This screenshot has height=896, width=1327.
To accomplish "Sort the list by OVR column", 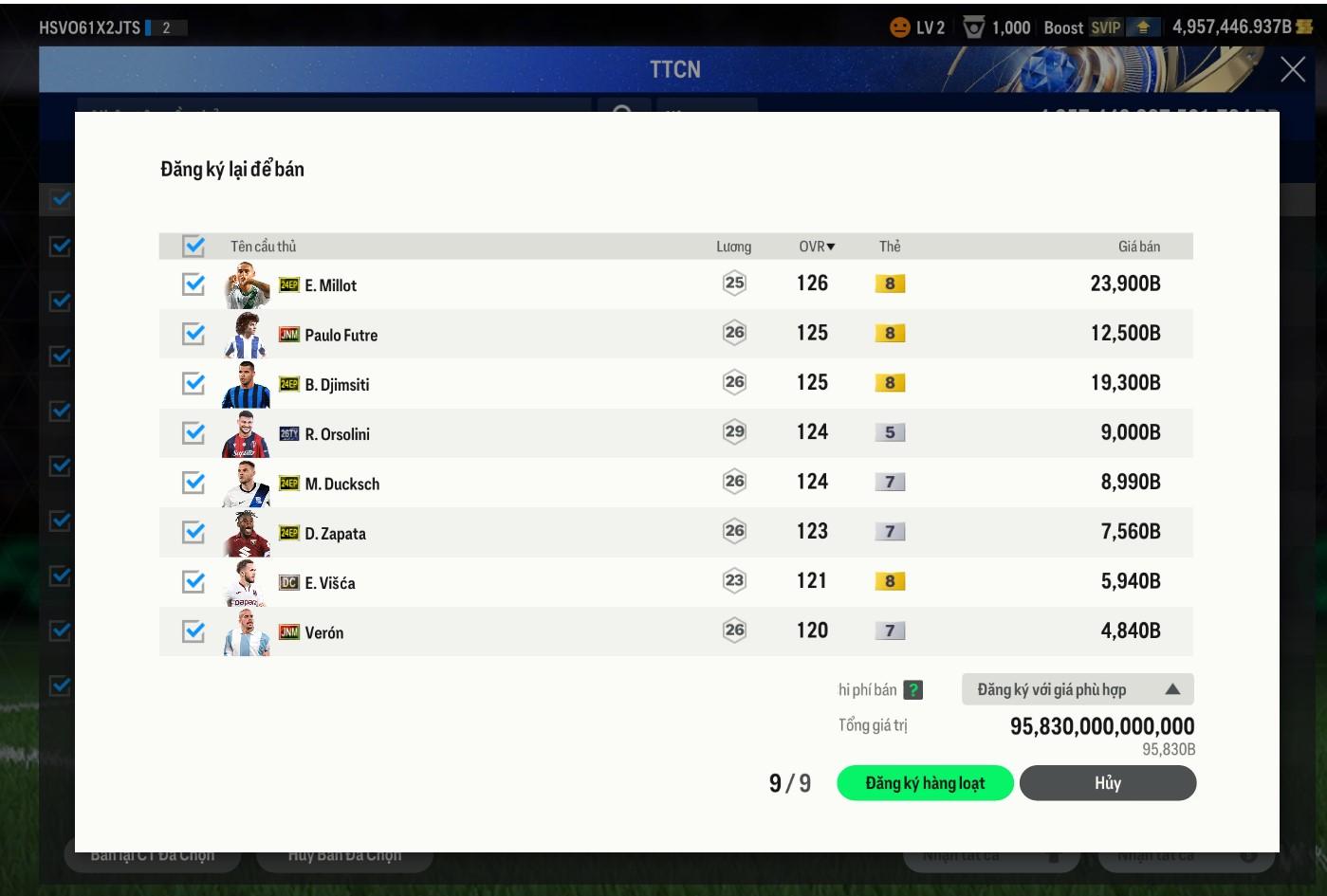I will click(x=816, y=247).
